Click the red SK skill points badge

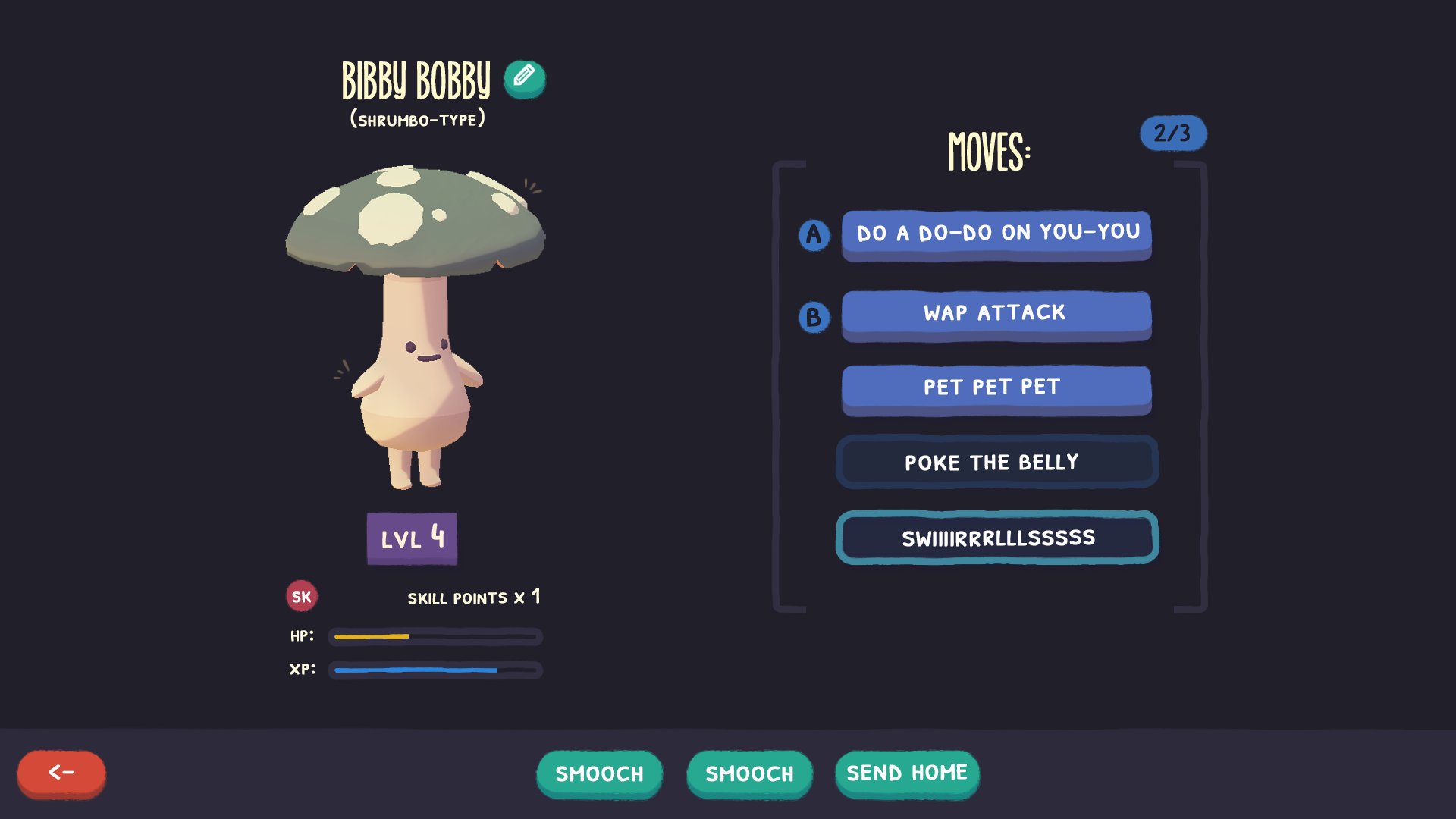tap(302, 597)
